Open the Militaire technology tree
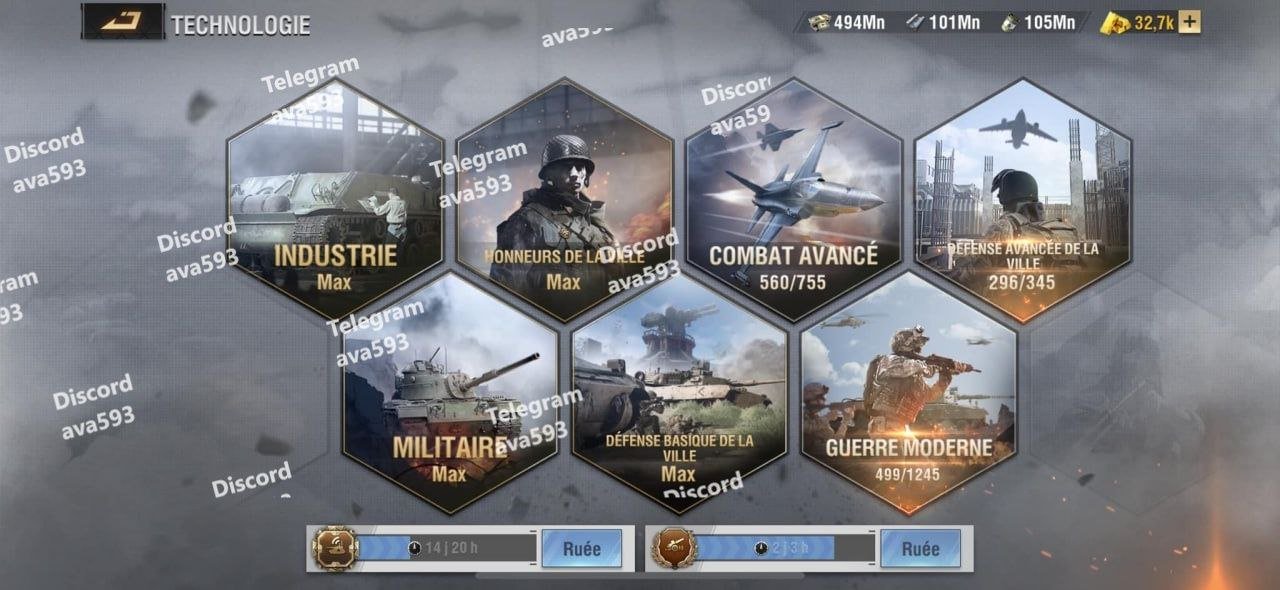 [450, 393]
